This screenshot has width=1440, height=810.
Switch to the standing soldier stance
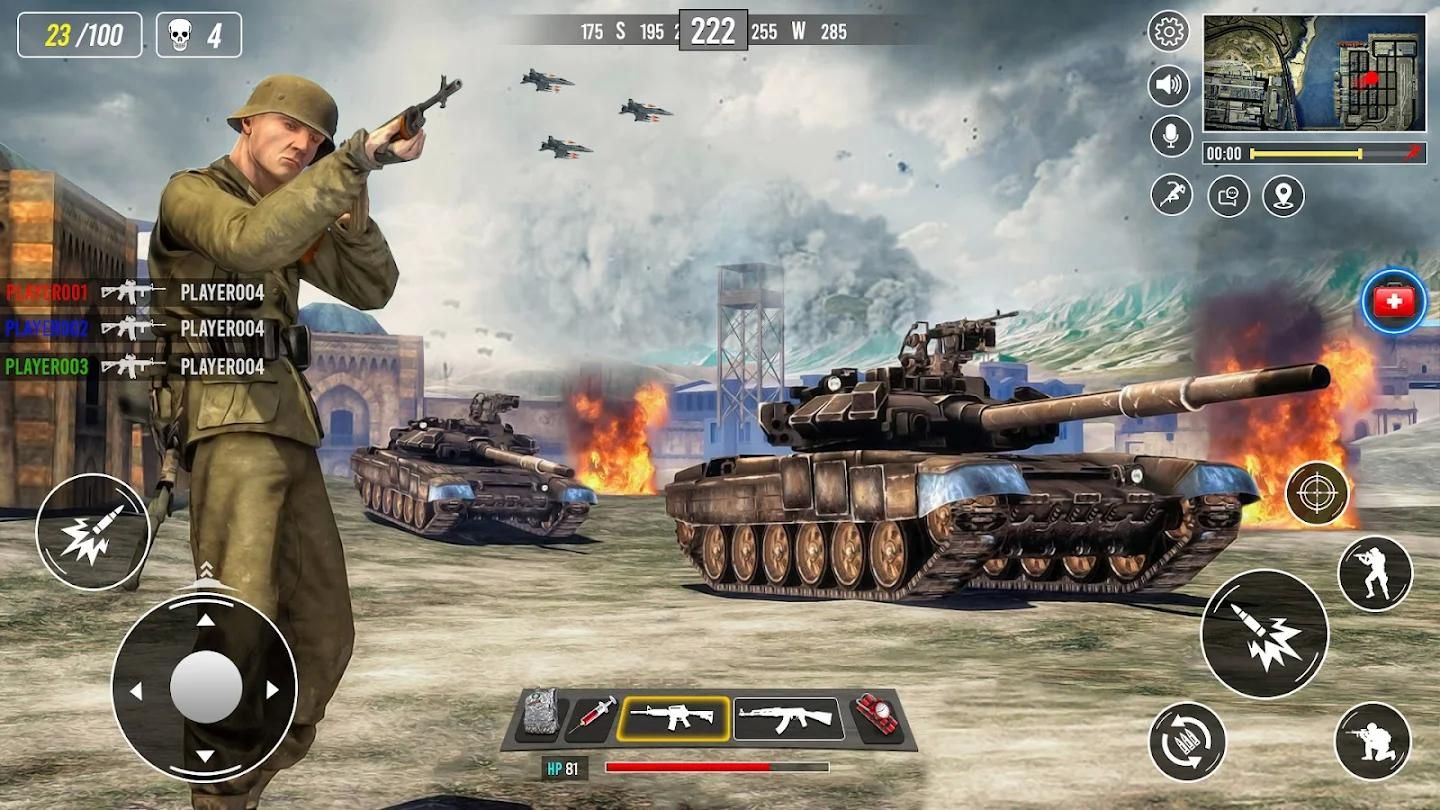click(x=1374, y=573)
